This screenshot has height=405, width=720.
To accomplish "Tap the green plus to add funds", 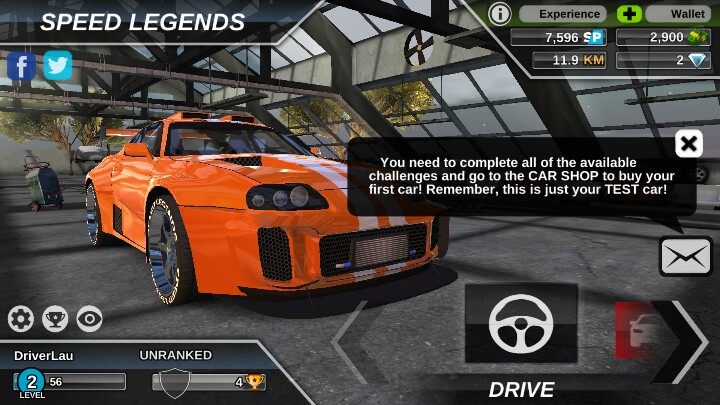I will pyautogui.click(x=629, y=14).
